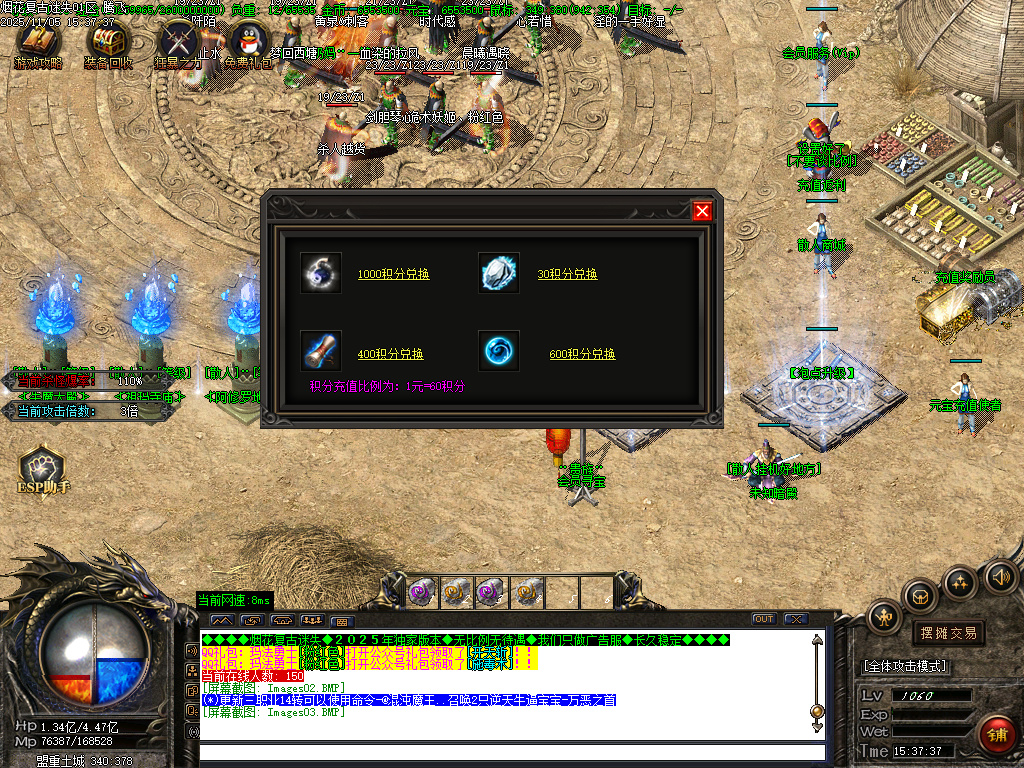Viewport: 1024px width, 768px height.
Task: Claim the 免费礼包 penguin gift icon
Action: 249,43
